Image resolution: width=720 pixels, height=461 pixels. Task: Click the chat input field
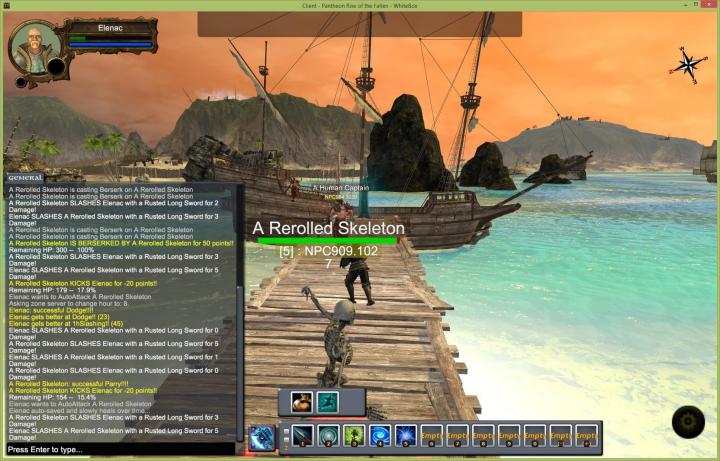[120, 450]
